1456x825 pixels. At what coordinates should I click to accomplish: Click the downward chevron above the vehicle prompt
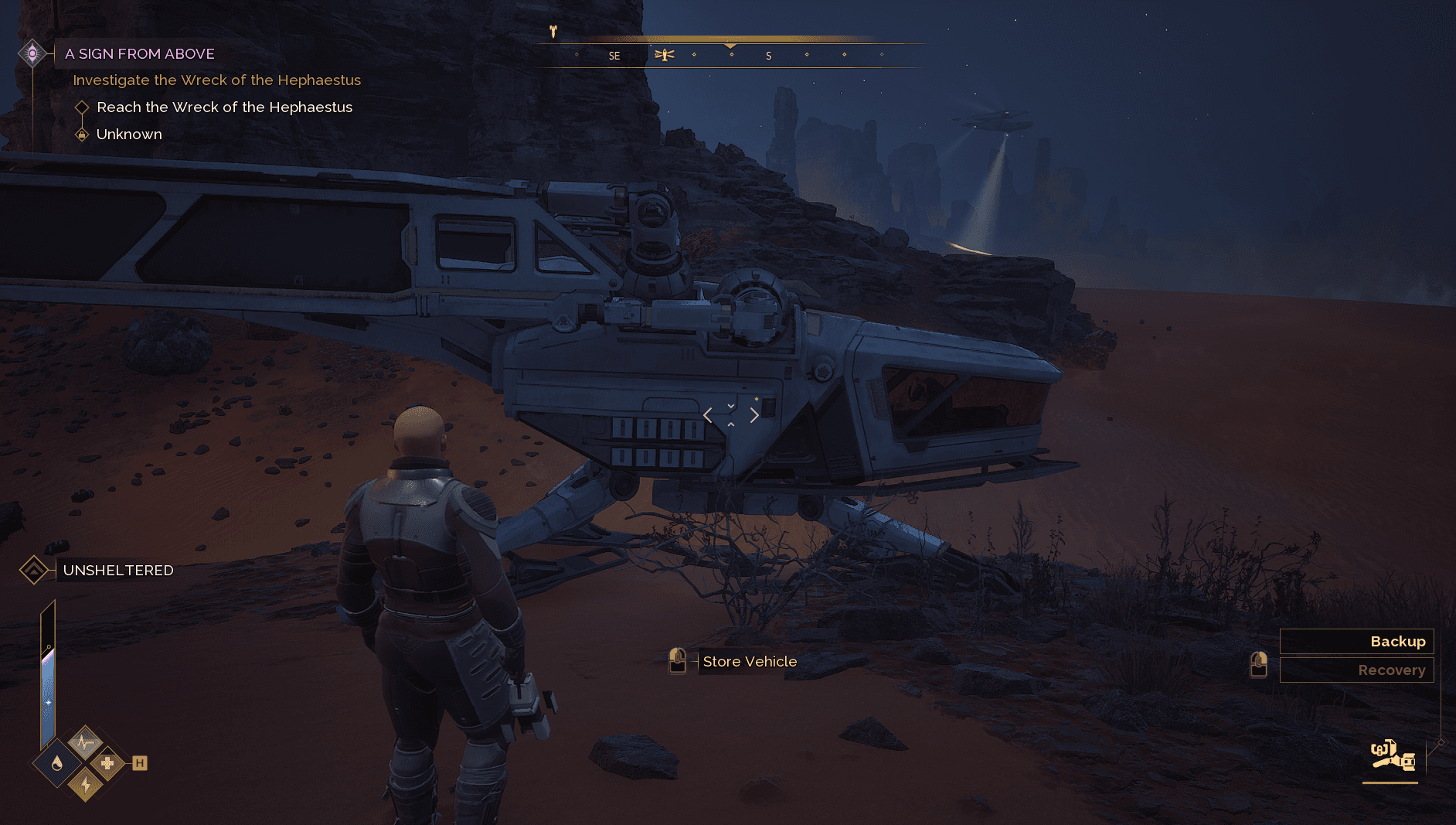(730, 405)
